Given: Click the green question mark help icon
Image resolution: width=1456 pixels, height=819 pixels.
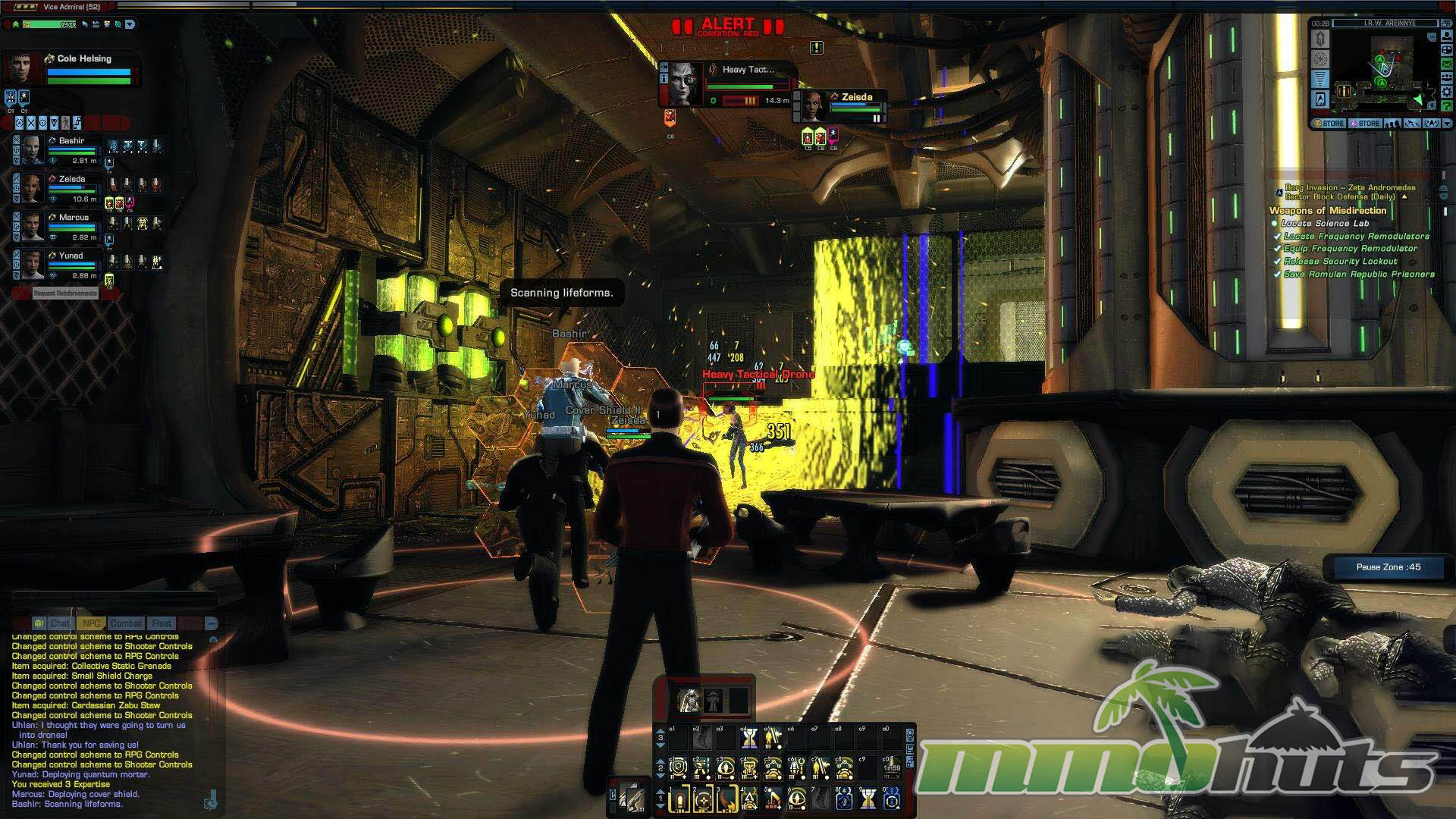Looking at the screenshot, I should tap(1446, 106).
